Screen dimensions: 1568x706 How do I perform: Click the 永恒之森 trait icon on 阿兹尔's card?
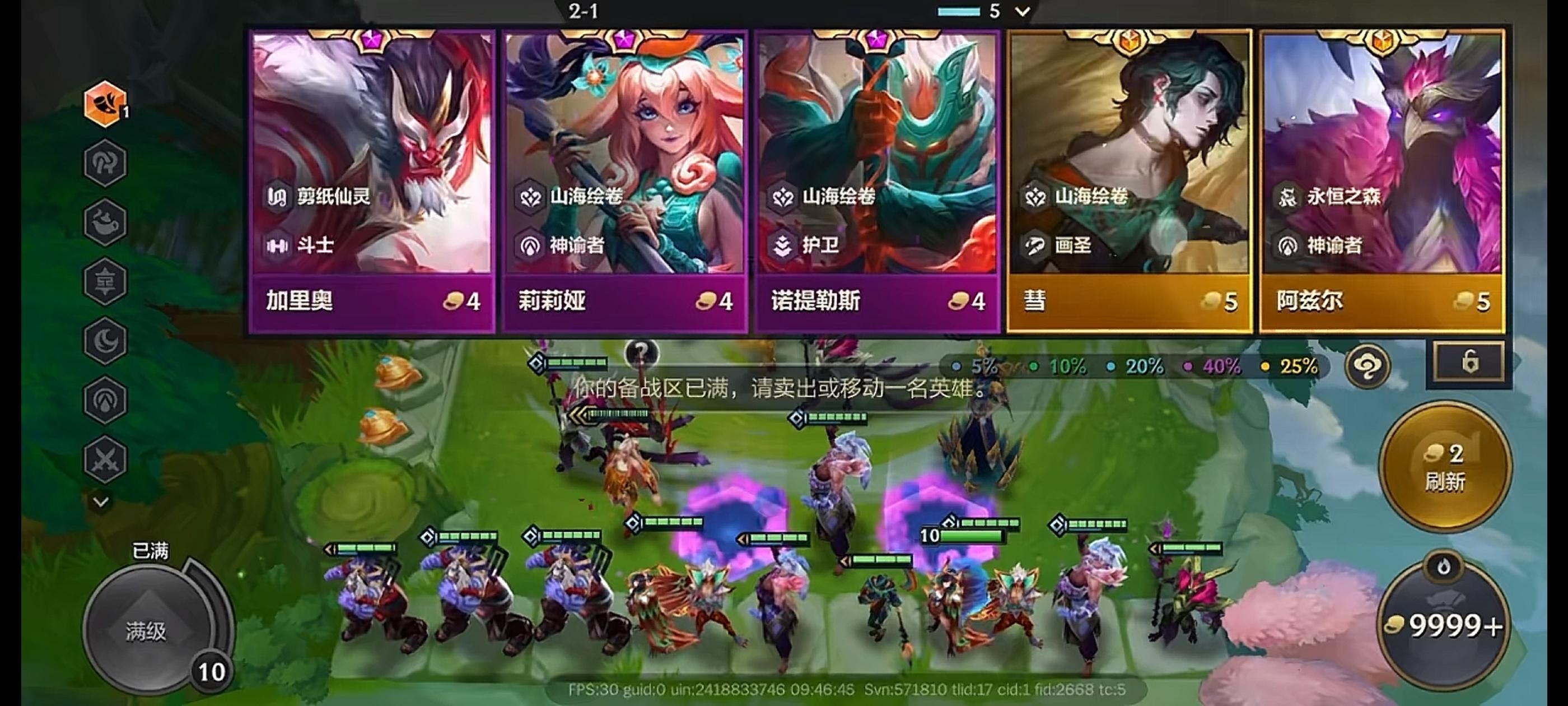[1289, 197]
